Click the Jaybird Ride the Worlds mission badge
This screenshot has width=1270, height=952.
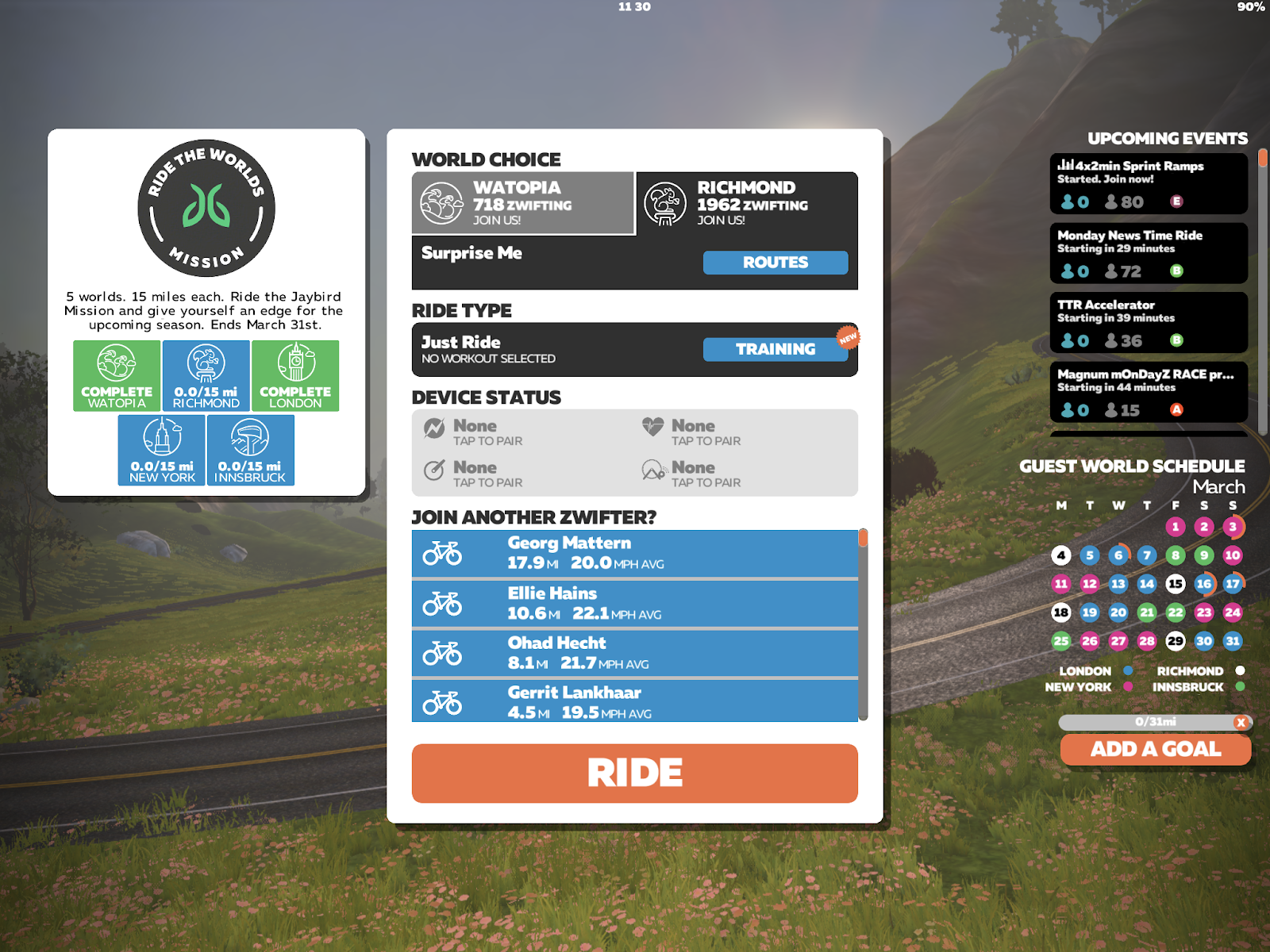(x=206, y=208)
